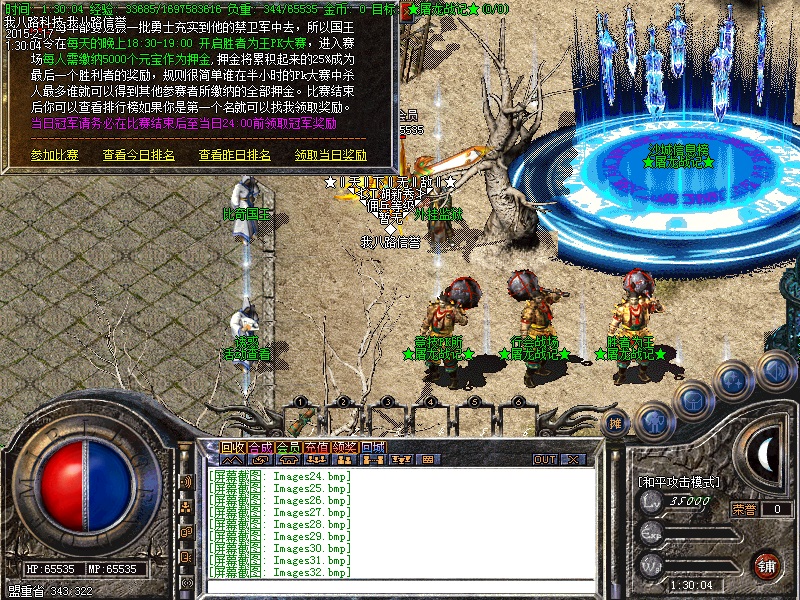Choose 参加比赛 to join the tournament
The image size is (800, 600).
[54, 155]
